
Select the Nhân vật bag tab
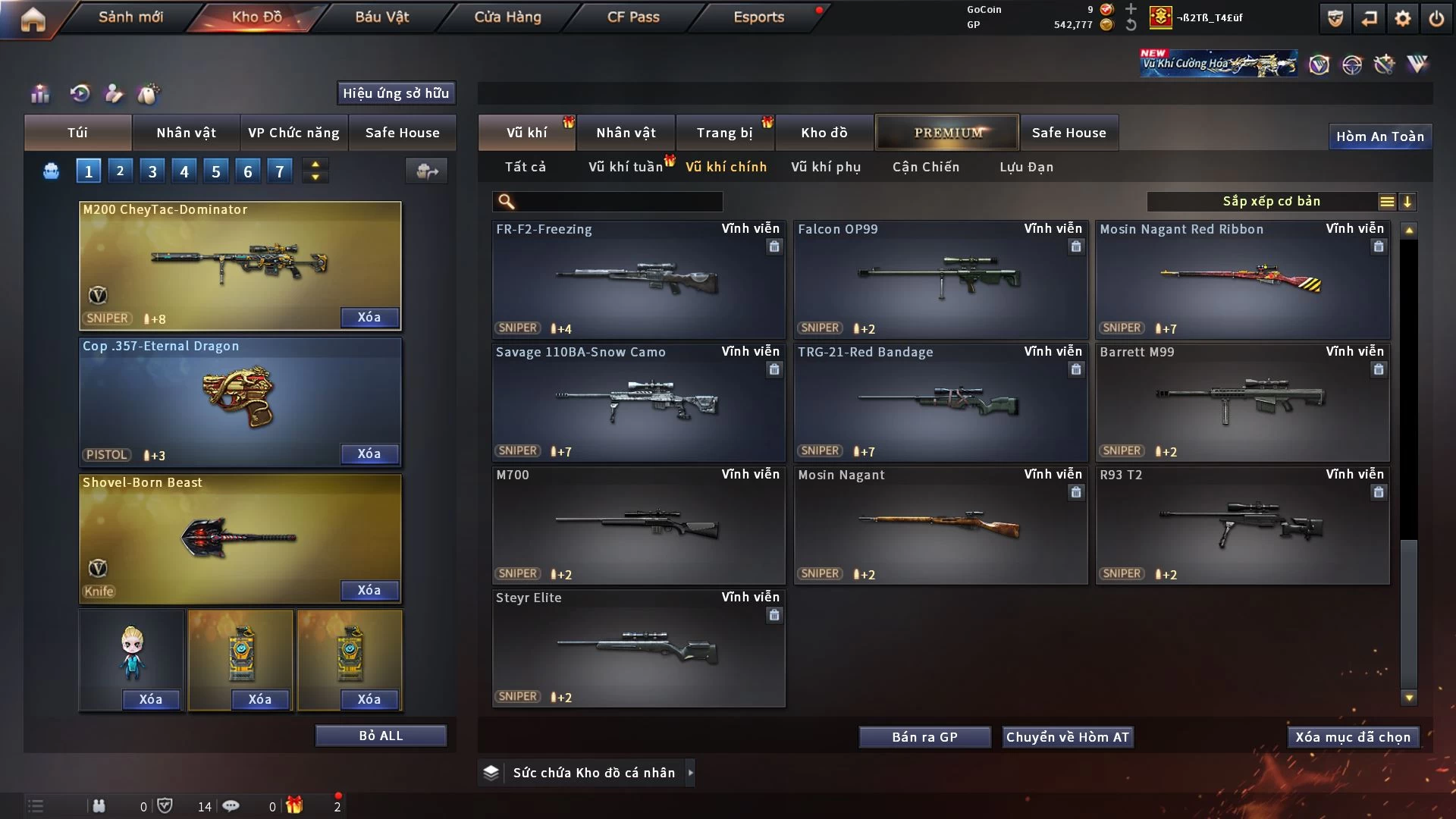point(186,133)
